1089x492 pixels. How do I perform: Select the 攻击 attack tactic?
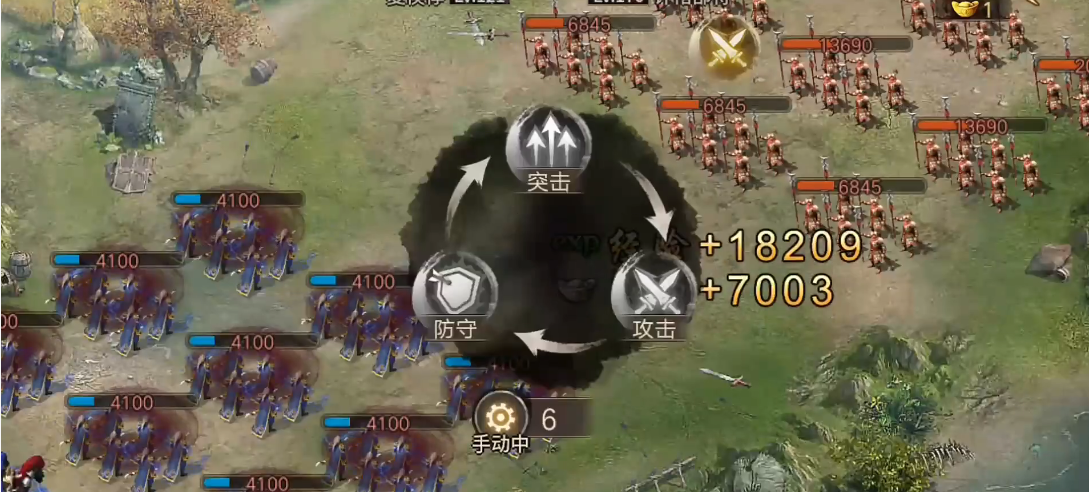tap(653, 291)
